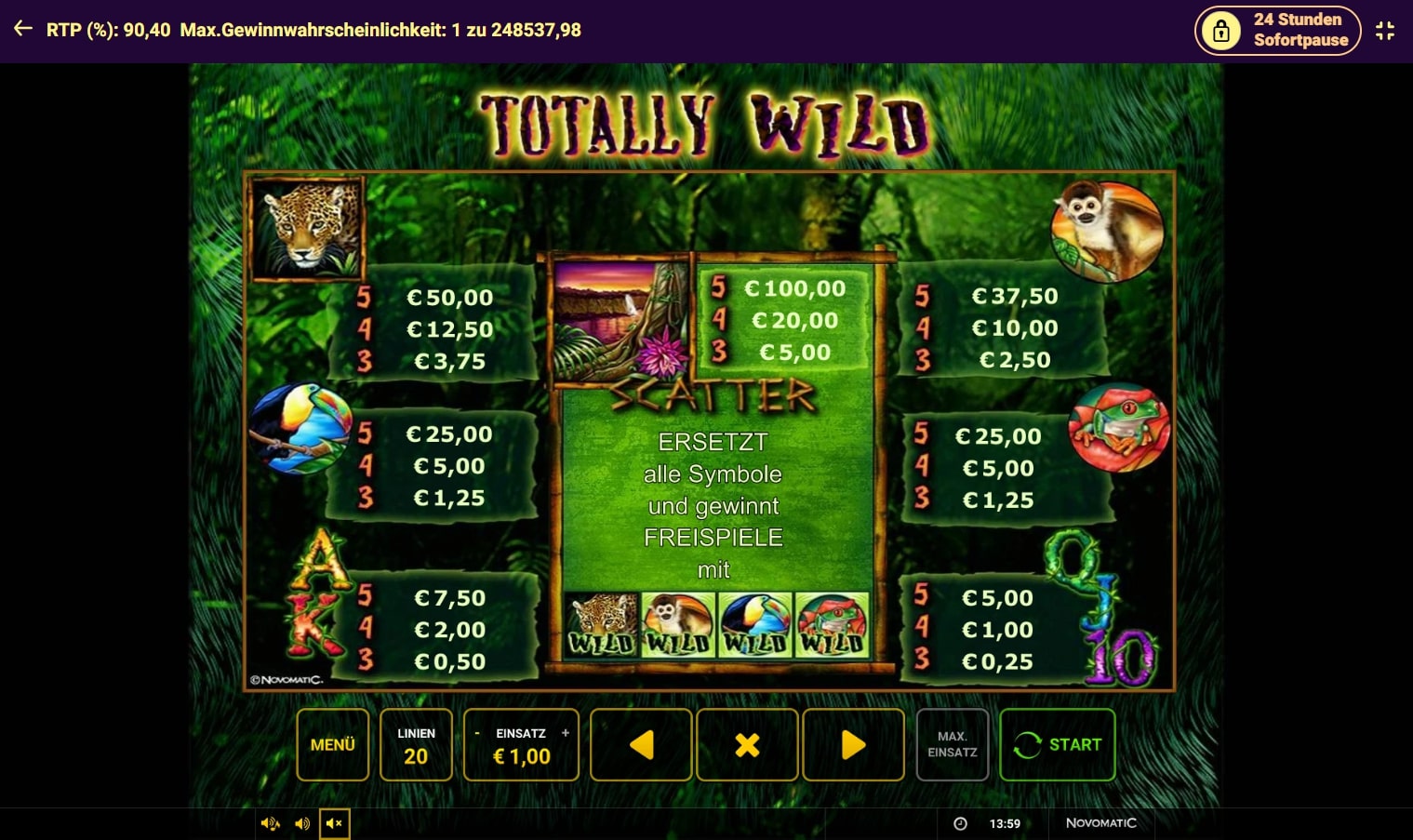The width and height of the screenshot is (1413, 840).
Task: Change the Linien count of 20
Action: tap(416, 745)
